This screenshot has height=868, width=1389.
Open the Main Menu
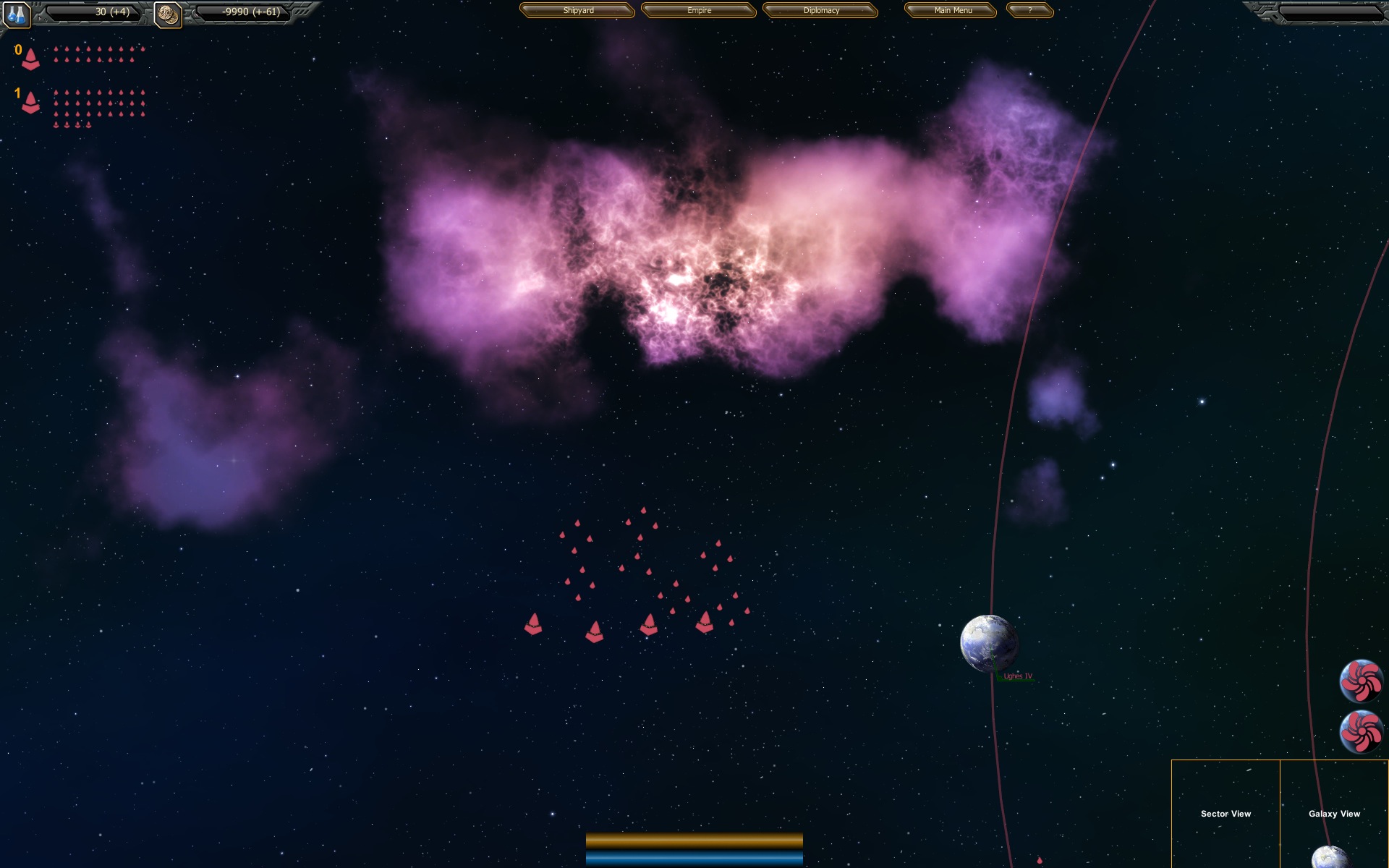point(950,10)
